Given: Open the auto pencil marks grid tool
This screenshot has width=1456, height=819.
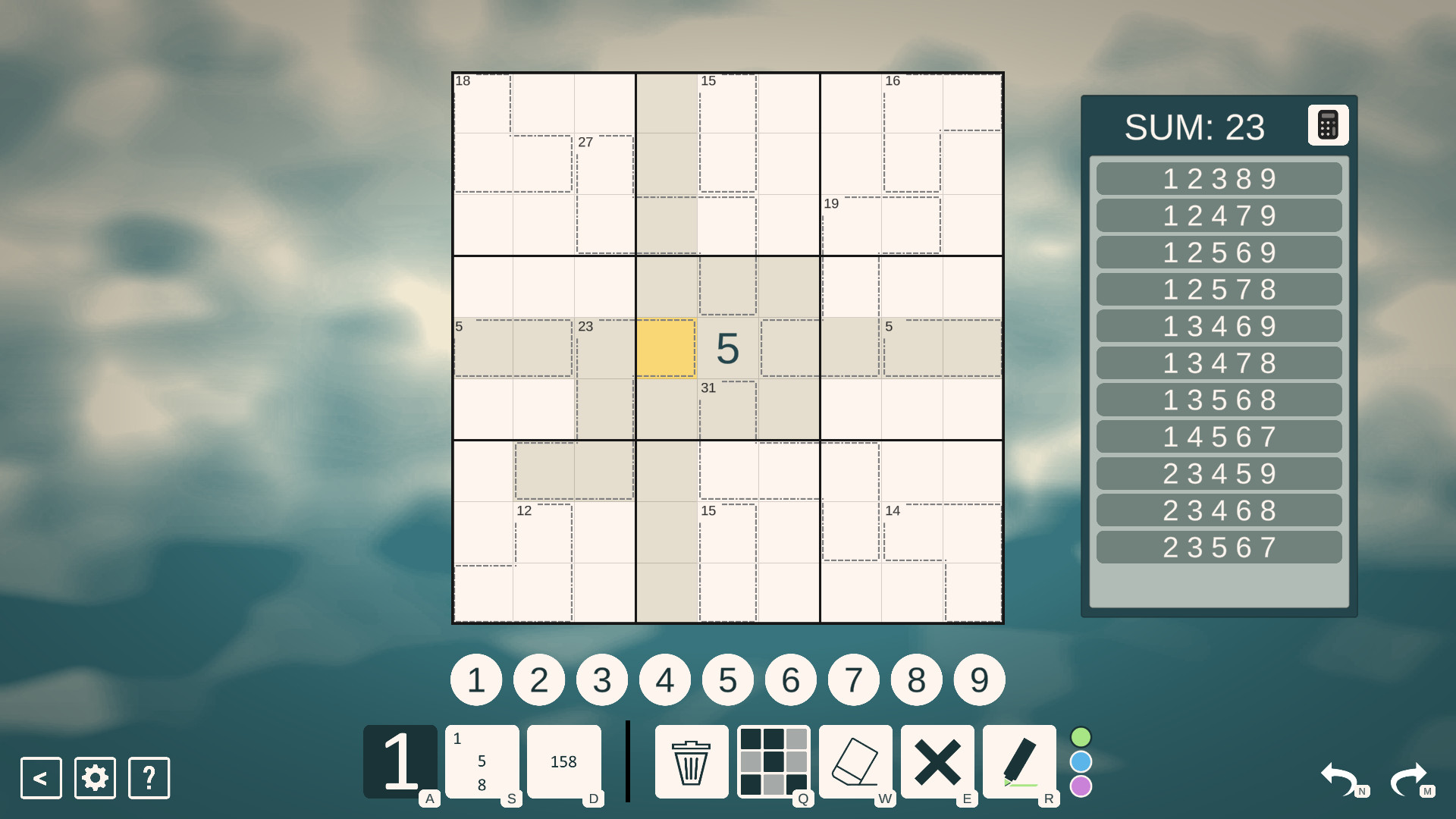Looking at the screenshot, I should 773,761.
